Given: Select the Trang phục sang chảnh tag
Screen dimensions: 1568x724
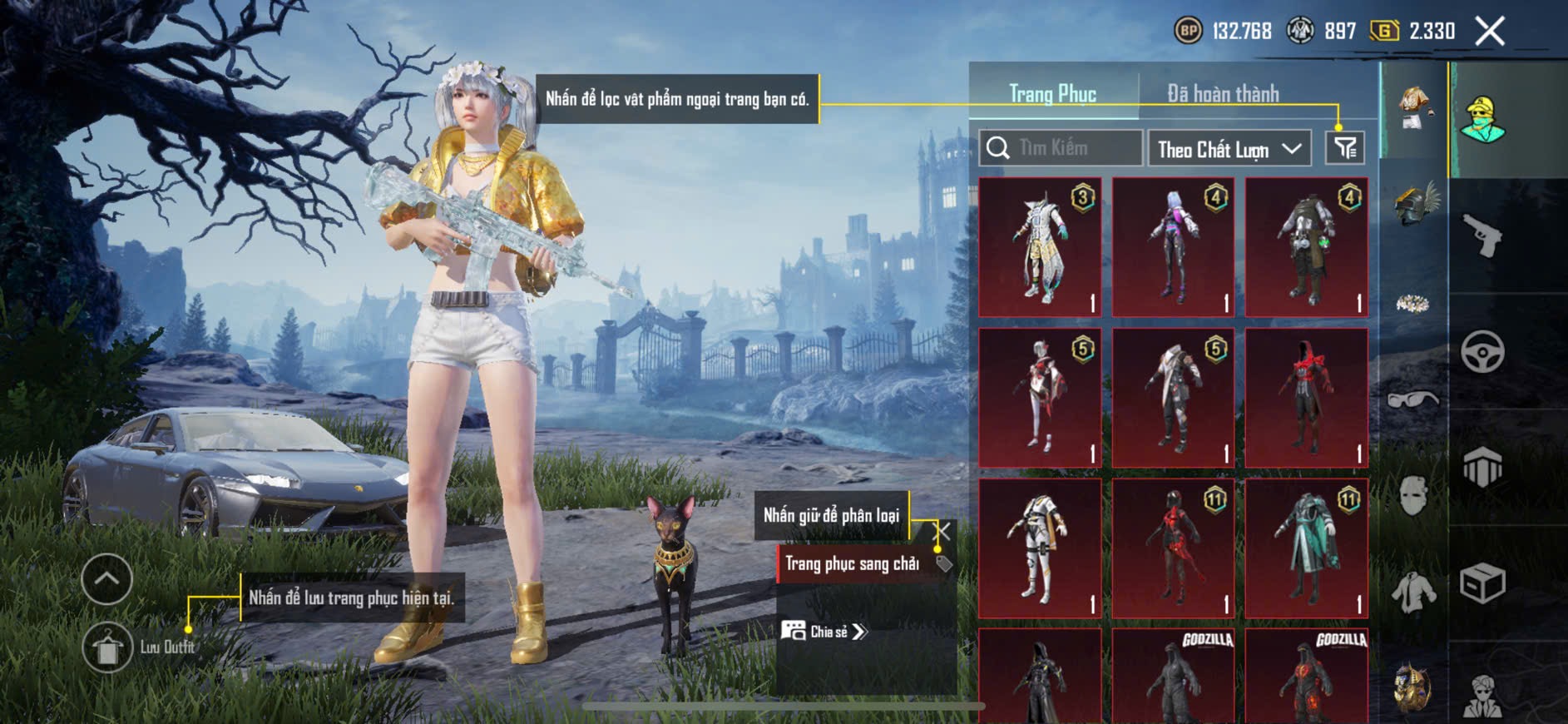Looking at the screenshot, I should click(853, 564).
